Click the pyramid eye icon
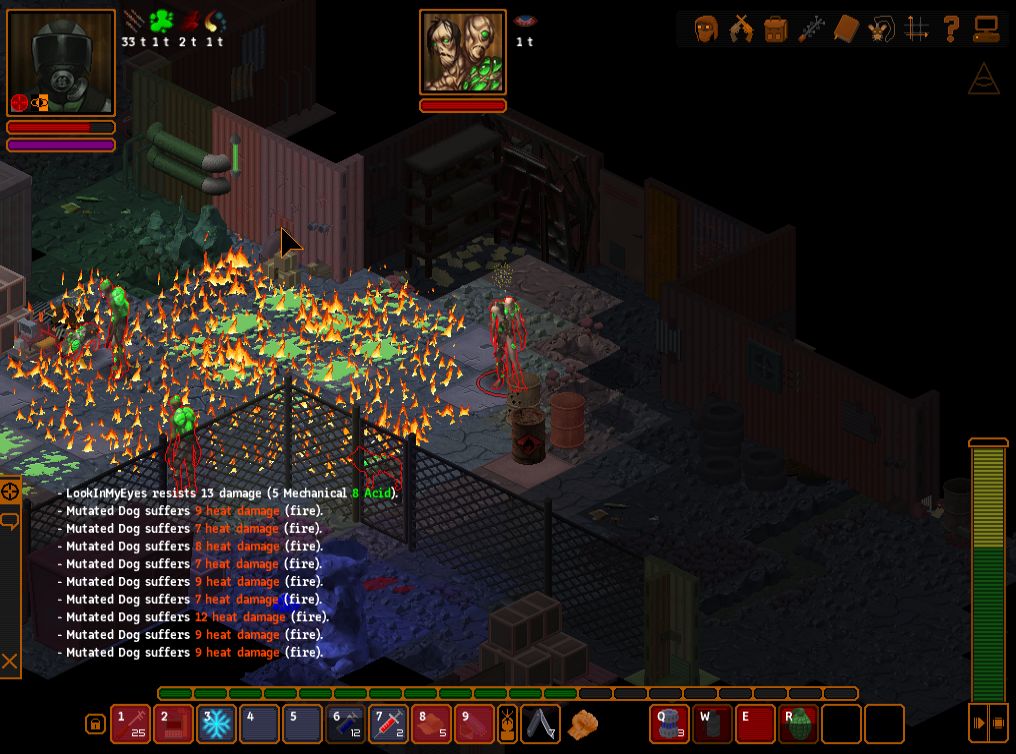Viewport: 1016px width, 754px height. tap(984, 79)
